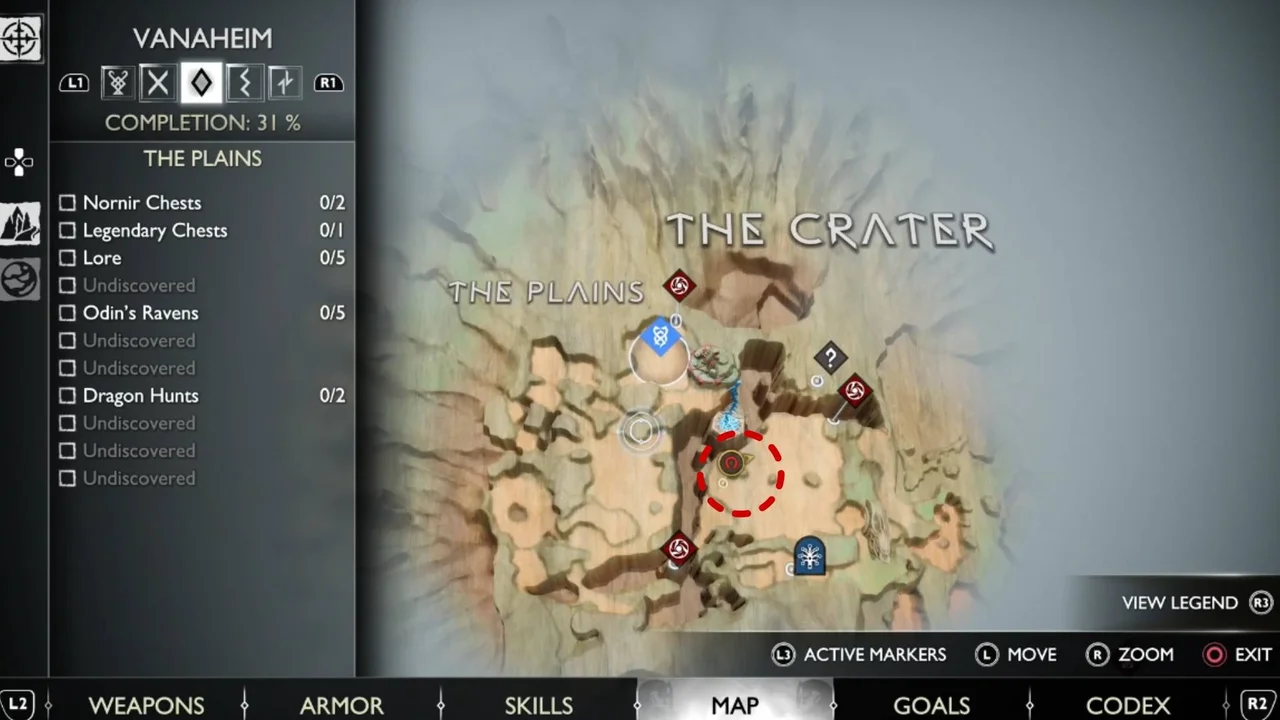
Task: Select the mountain region icon on the sidebar
Action: pos(20,222)
